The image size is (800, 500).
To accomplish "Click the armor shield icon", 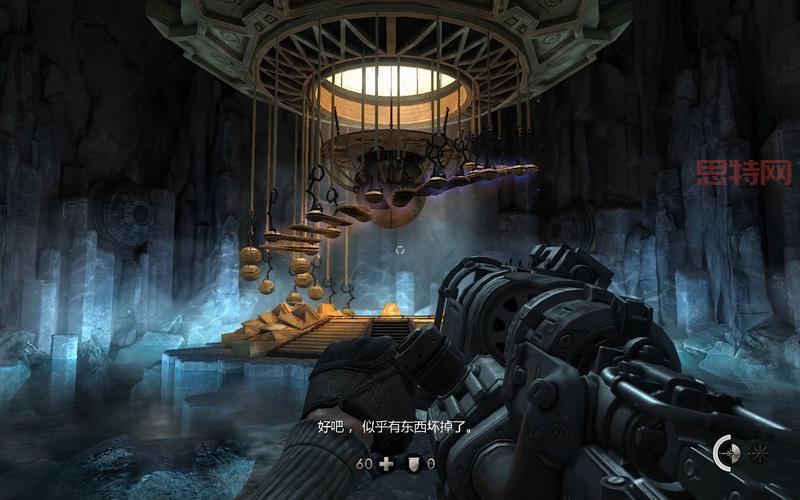I will [x=413, y=464].
